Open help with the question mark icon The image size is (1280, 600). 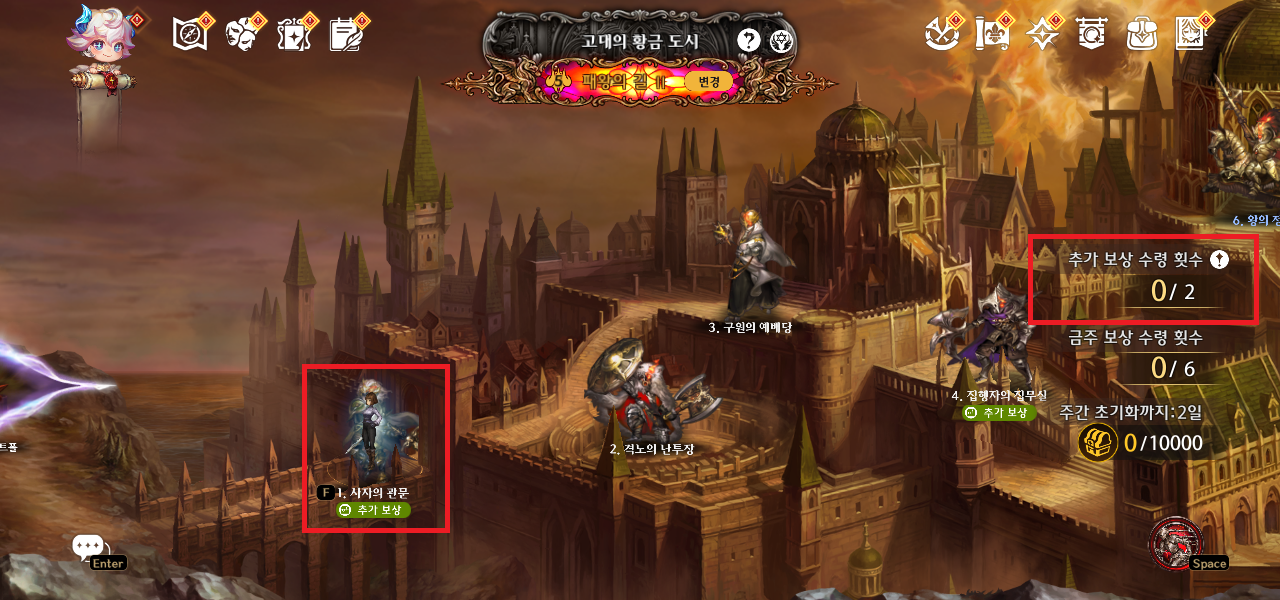tap(748, 41)
